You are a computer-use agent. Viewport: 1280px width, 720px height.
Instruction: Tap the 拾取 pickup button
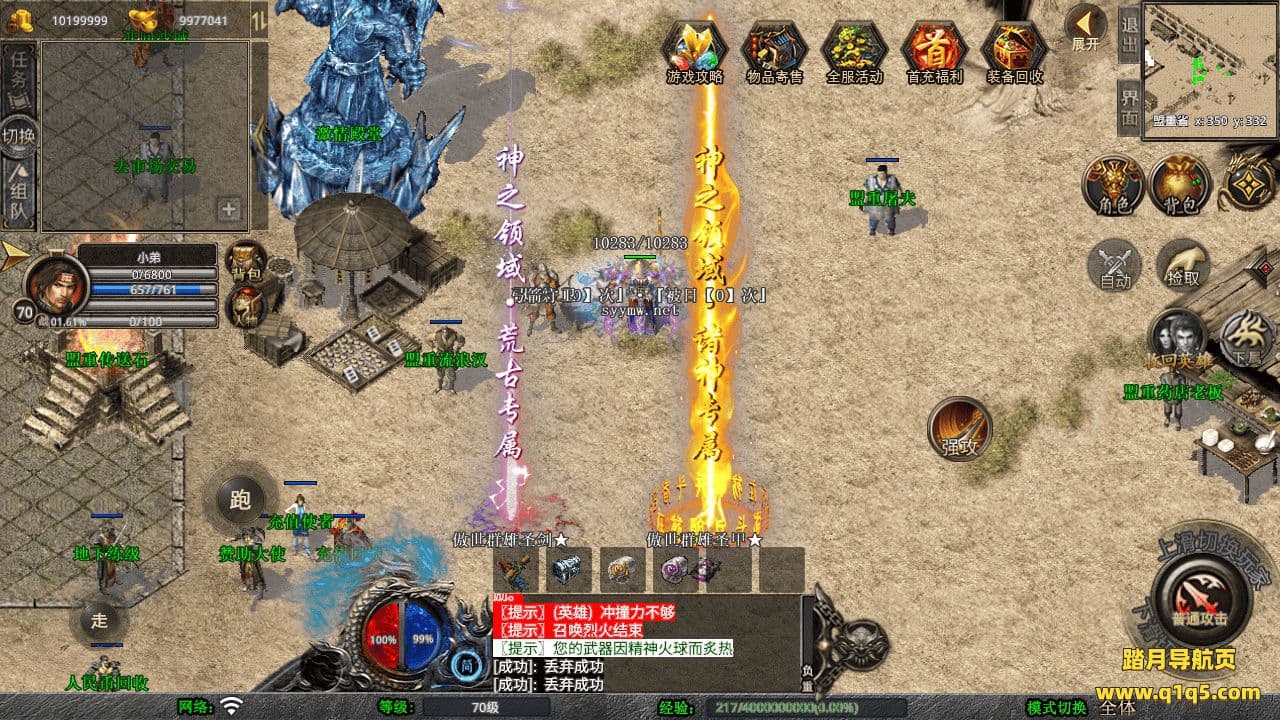pyautogui.click(x=1183, y=265)
